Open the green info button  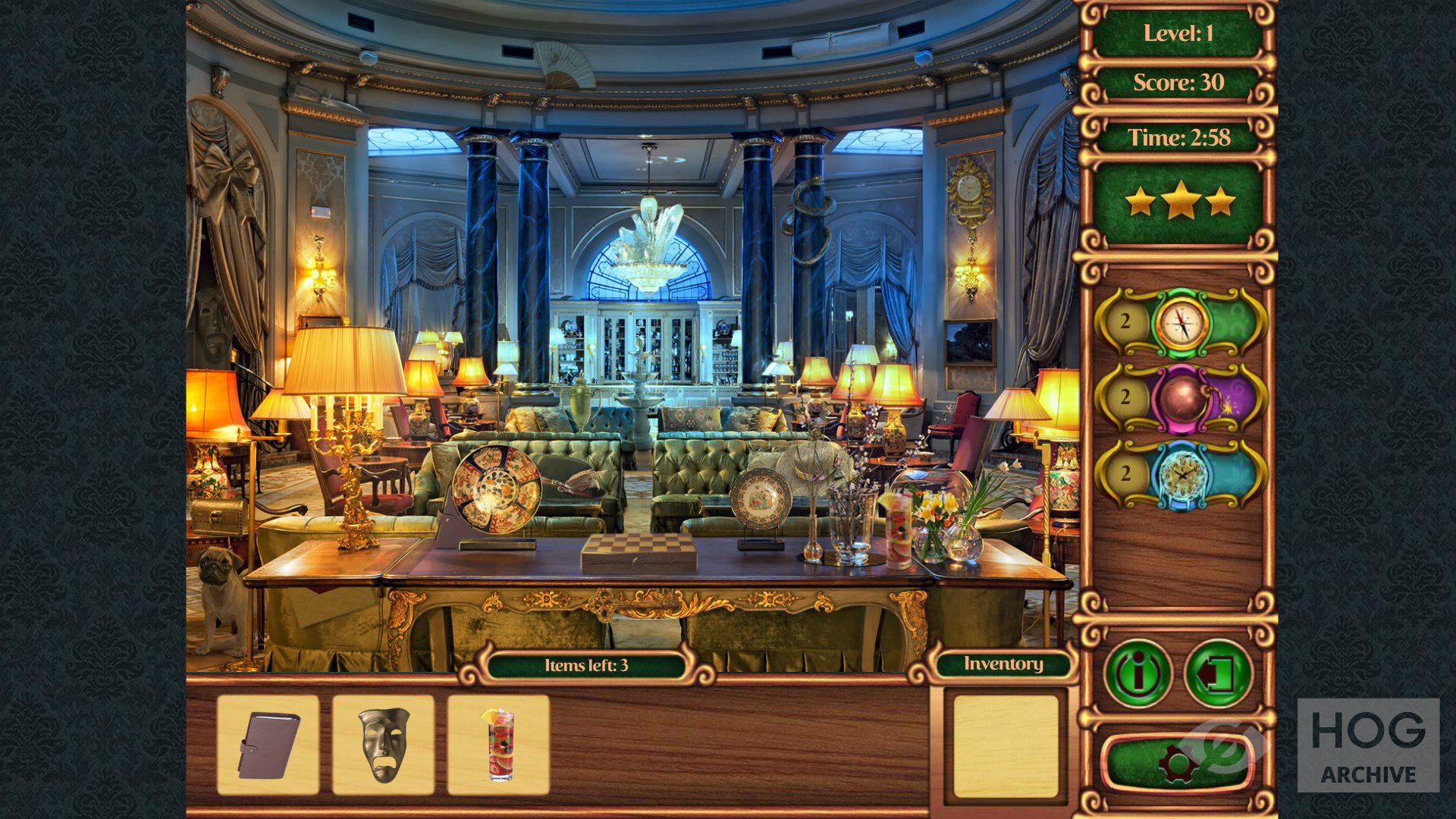[1137, 673]
